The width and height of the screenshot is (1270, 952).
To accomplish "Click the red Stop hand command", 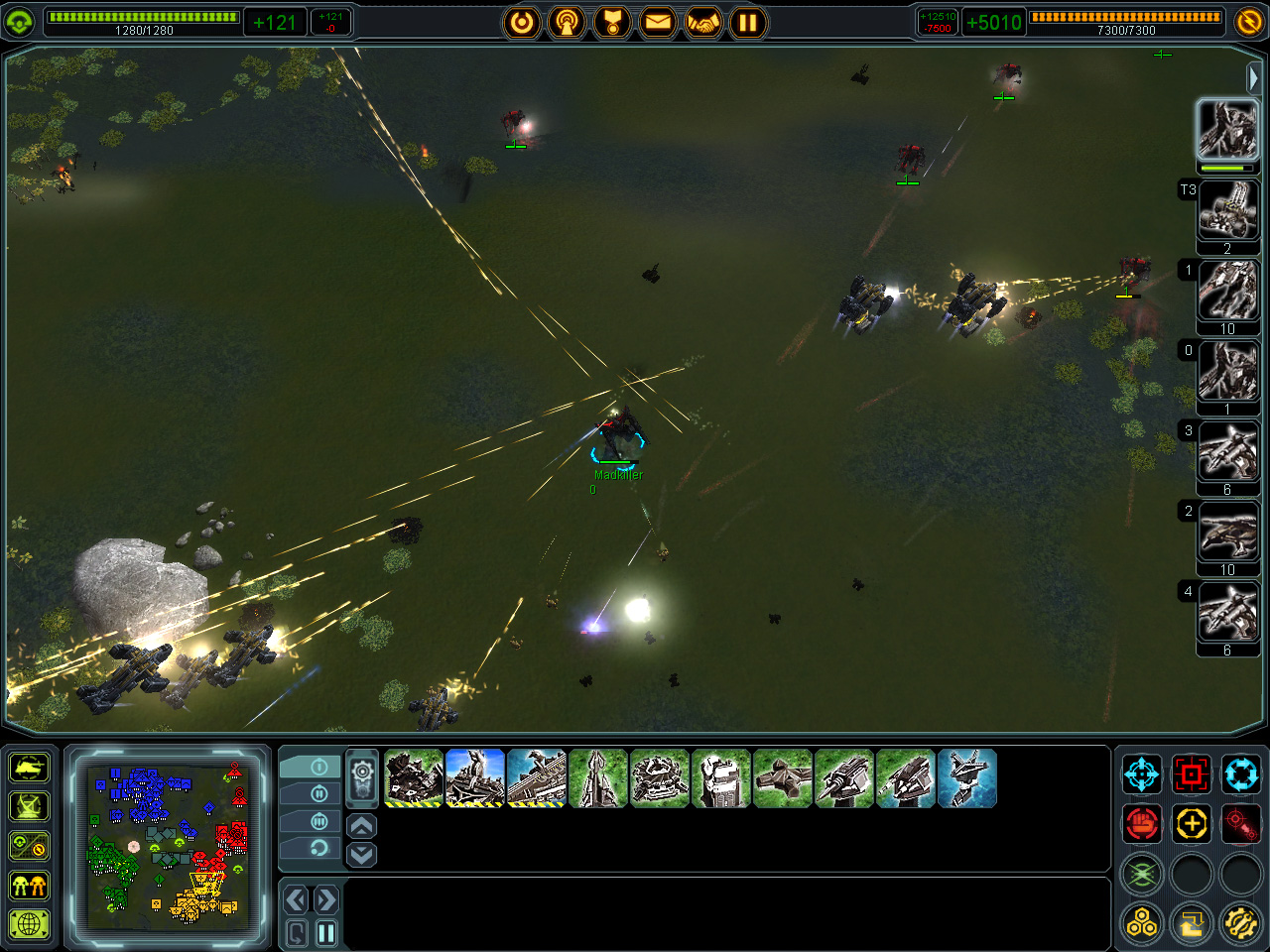I will point(1142,823).
